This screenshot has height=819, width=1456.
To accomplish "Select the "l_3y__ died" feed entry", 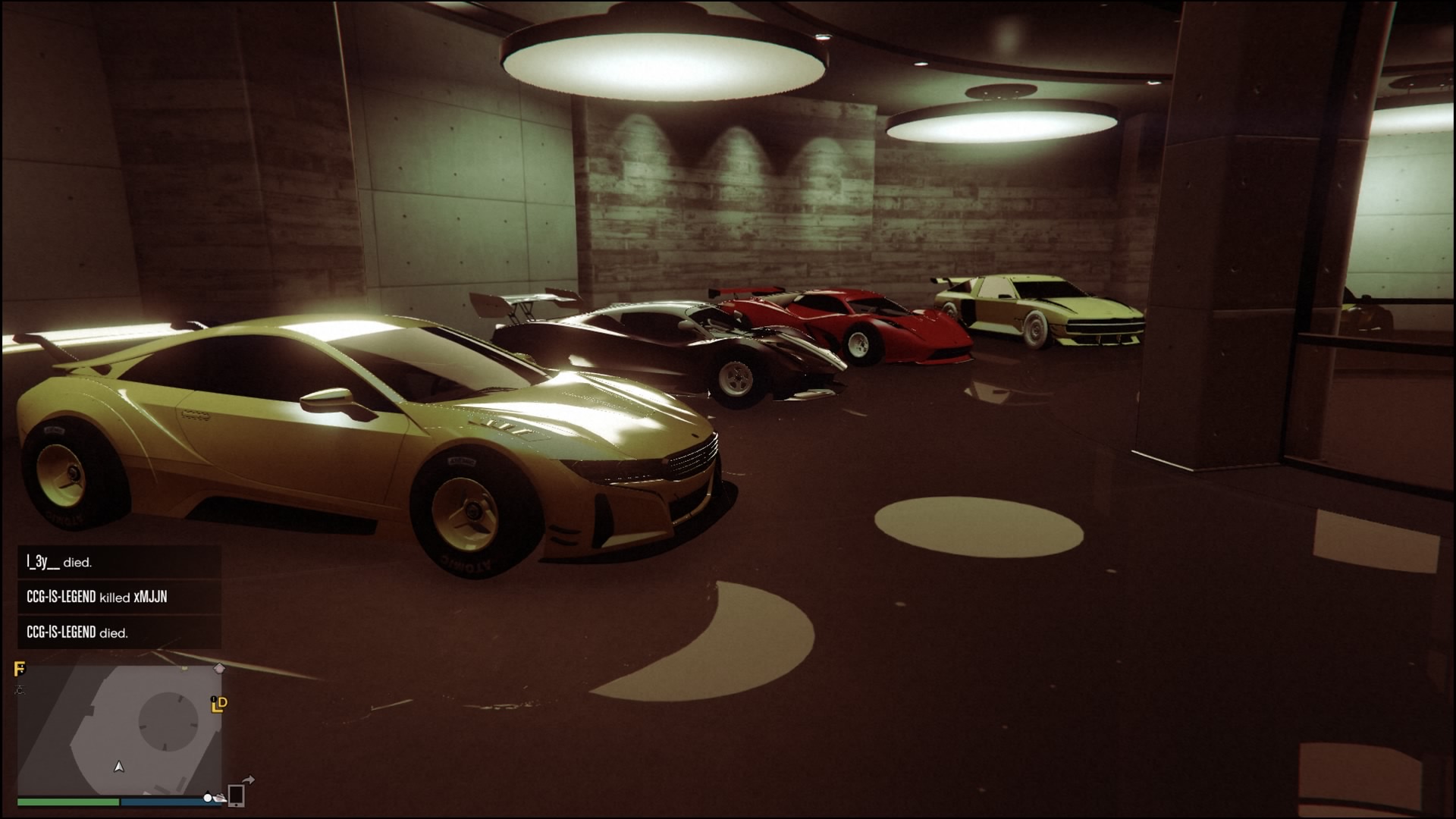I will [x=119, y=562].
